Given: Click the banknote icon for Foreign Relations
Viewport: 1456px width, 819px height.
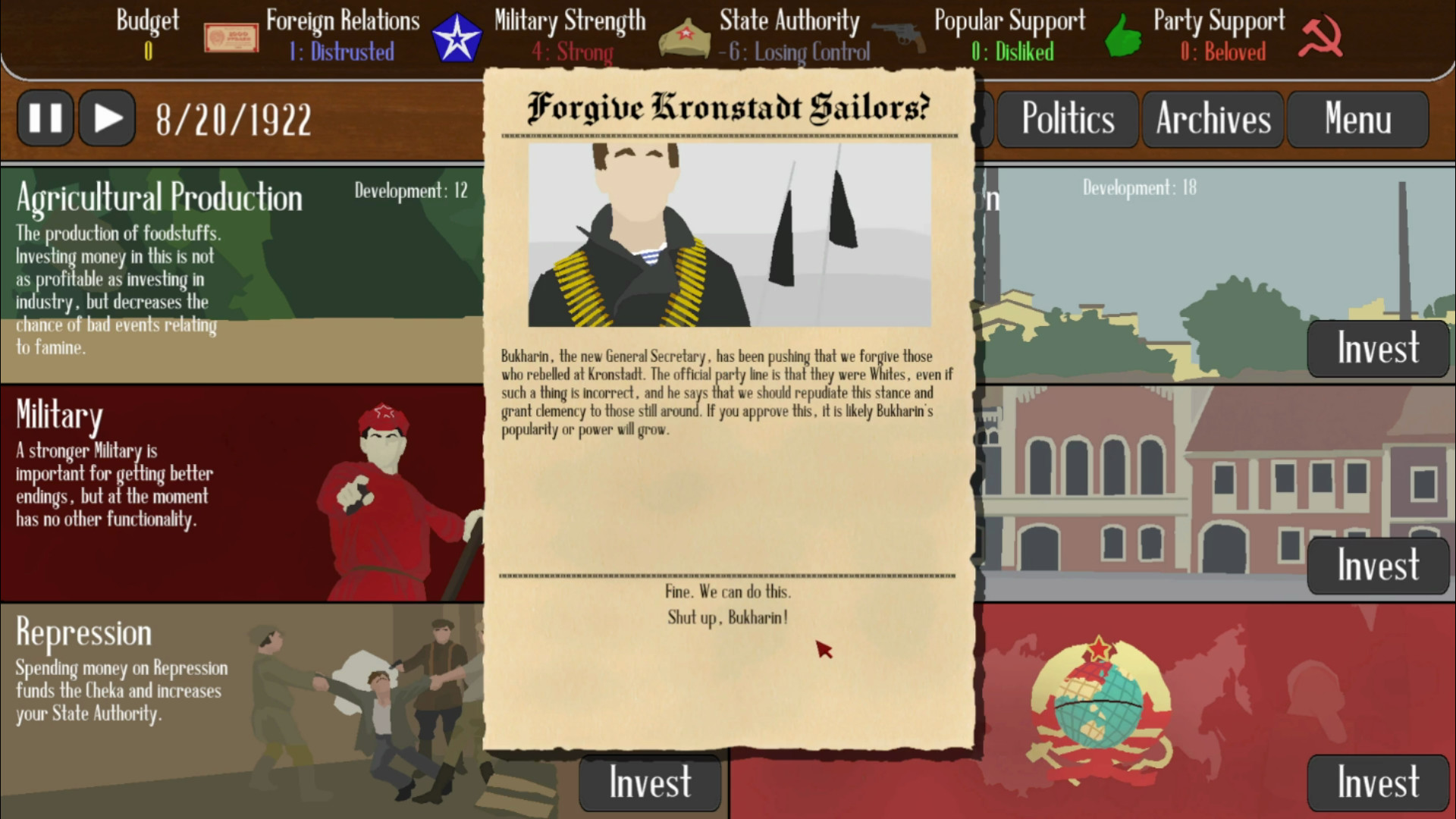Looking at the screenshot, I should click(230, 36).
